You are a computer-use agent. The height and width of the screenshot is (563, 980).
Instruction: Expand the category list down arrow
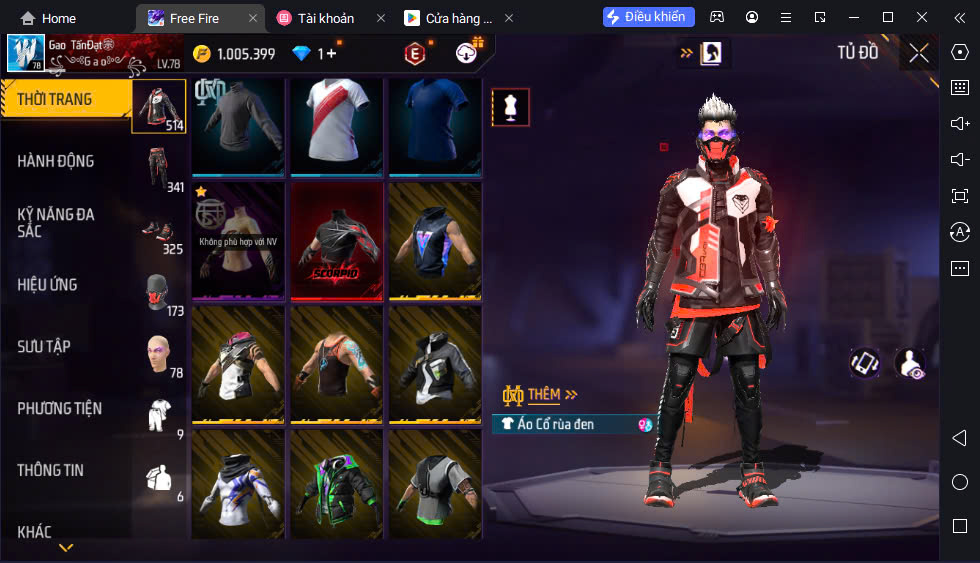tap(66, 548)
